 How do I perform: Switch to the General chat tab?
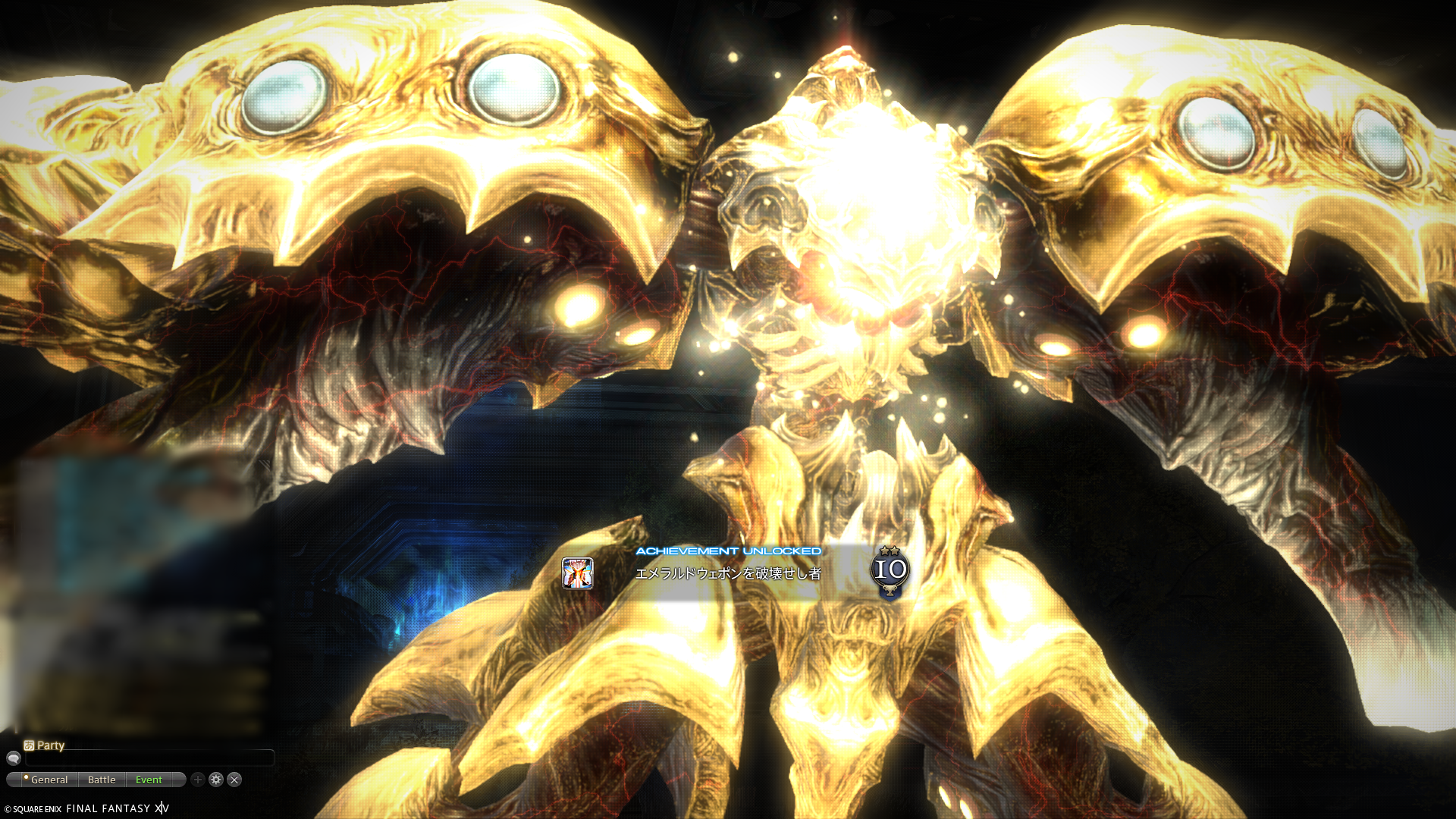pyautogui.click(x=47, y=780)
